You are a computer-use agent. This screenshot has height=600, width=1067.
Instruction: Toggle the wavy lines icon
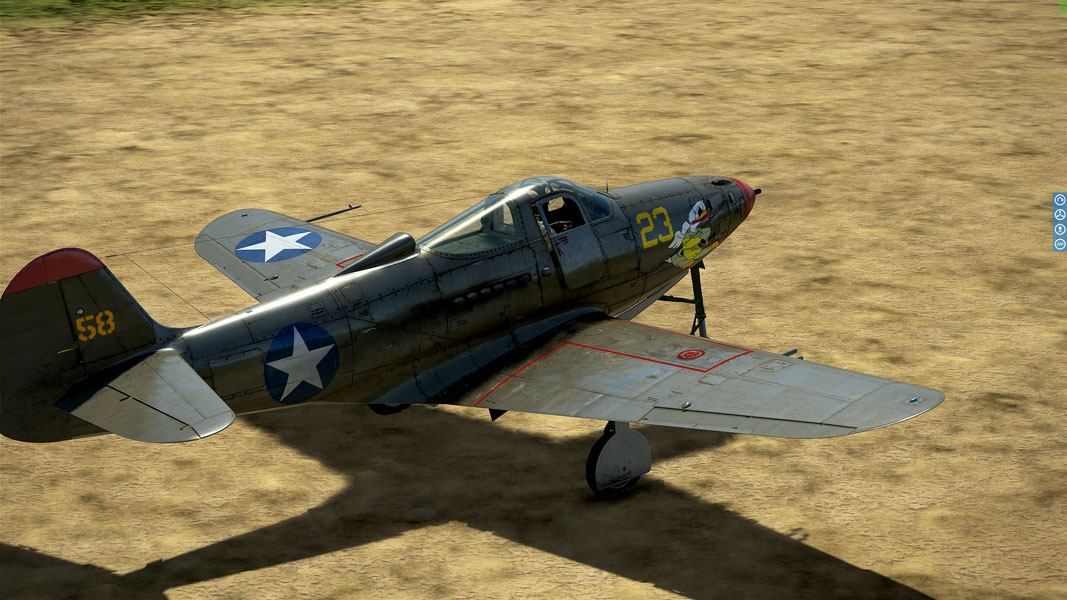pos(1060,243)
